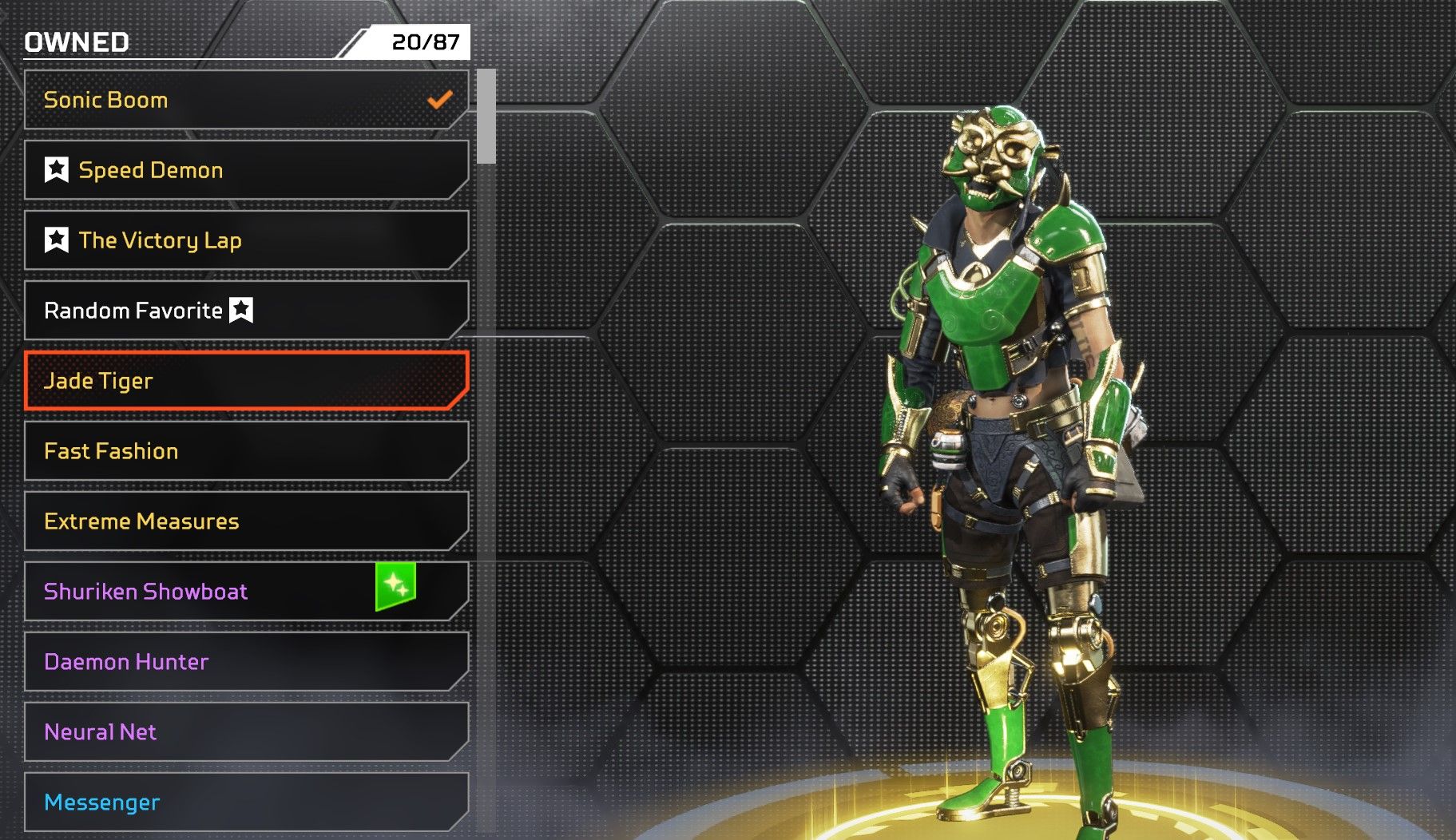The image size is (1456, 840).
Task: Click the skin list scrollbar handle
Action: (x=486, y=117)
